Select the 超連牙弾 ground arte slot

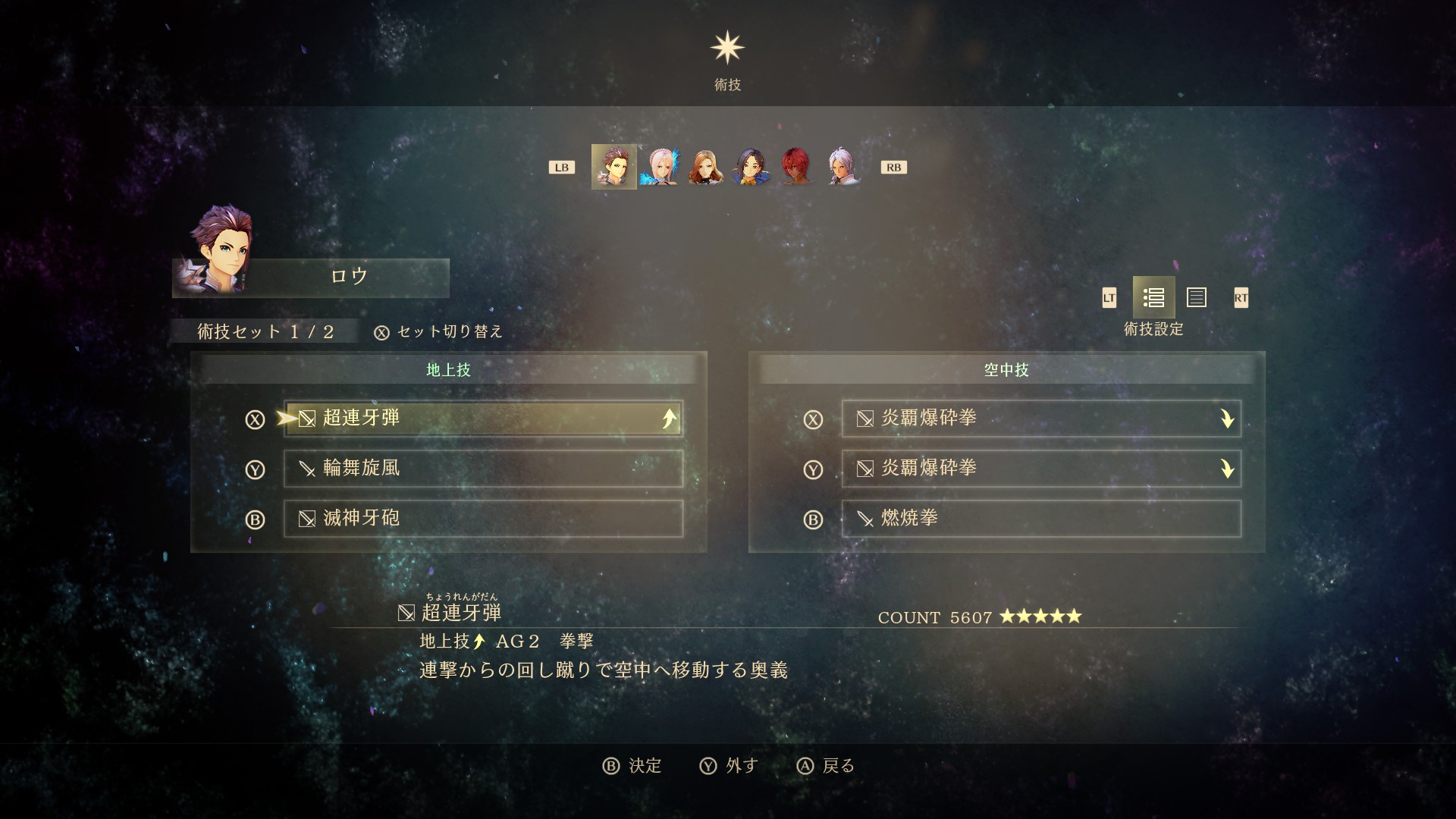tap(483, 419)
